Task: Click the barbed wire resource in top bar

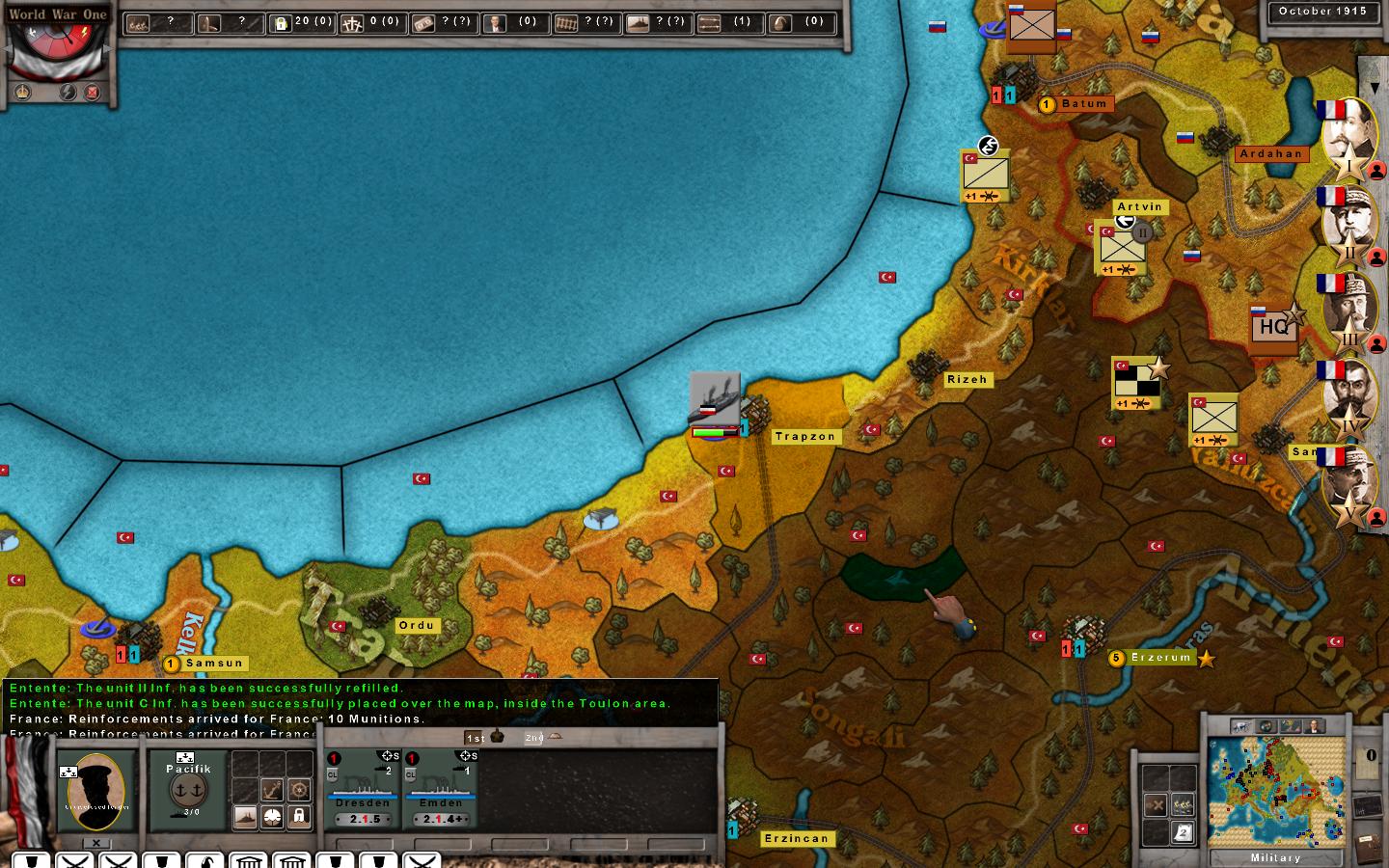Action: (x=566, y=23)
